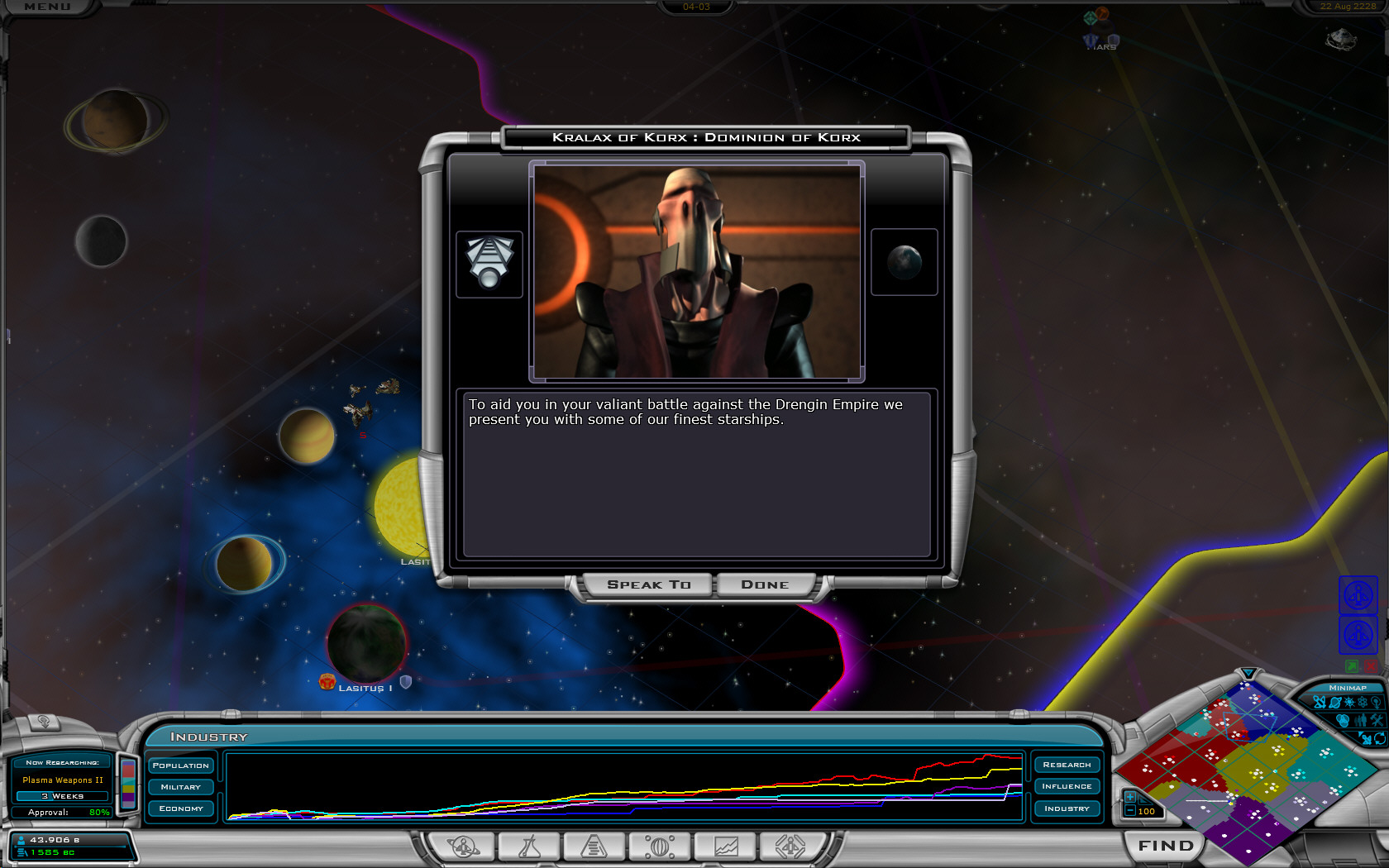Open the pyramid list screen icon
Image resolution: width=1389 pixels, height=868 pixels.
(x=594, y=847)
